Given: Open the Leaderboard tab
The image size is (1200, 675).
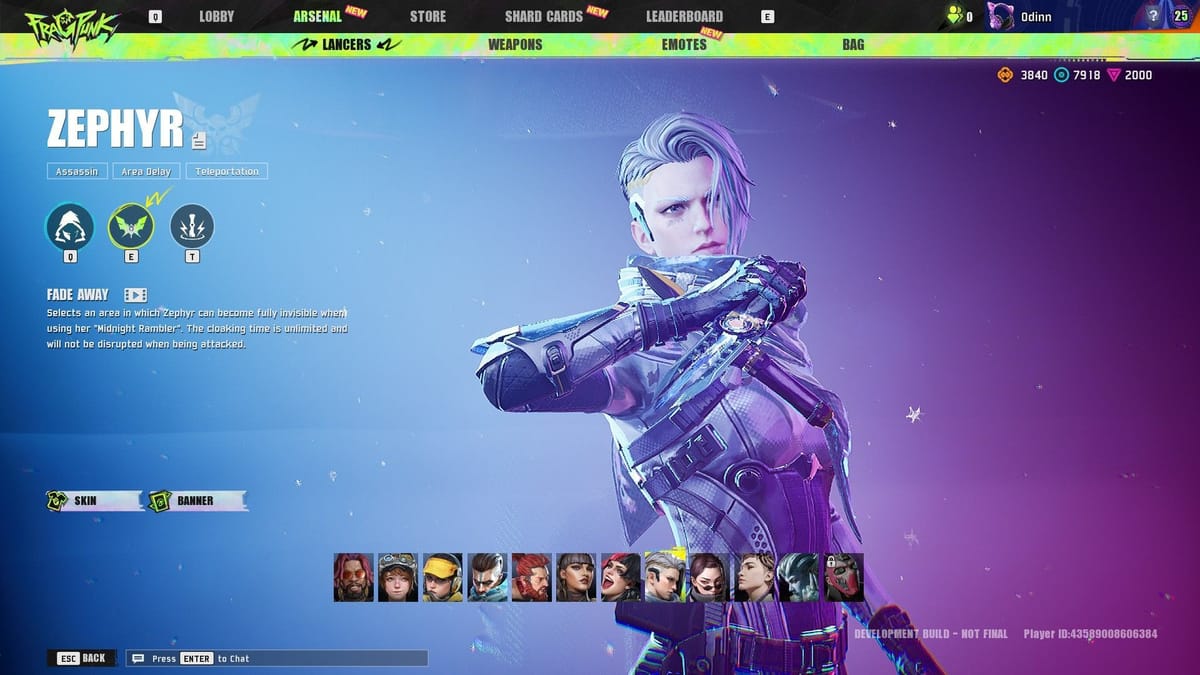Looking at the screenshot, I should tap(684, 16).
